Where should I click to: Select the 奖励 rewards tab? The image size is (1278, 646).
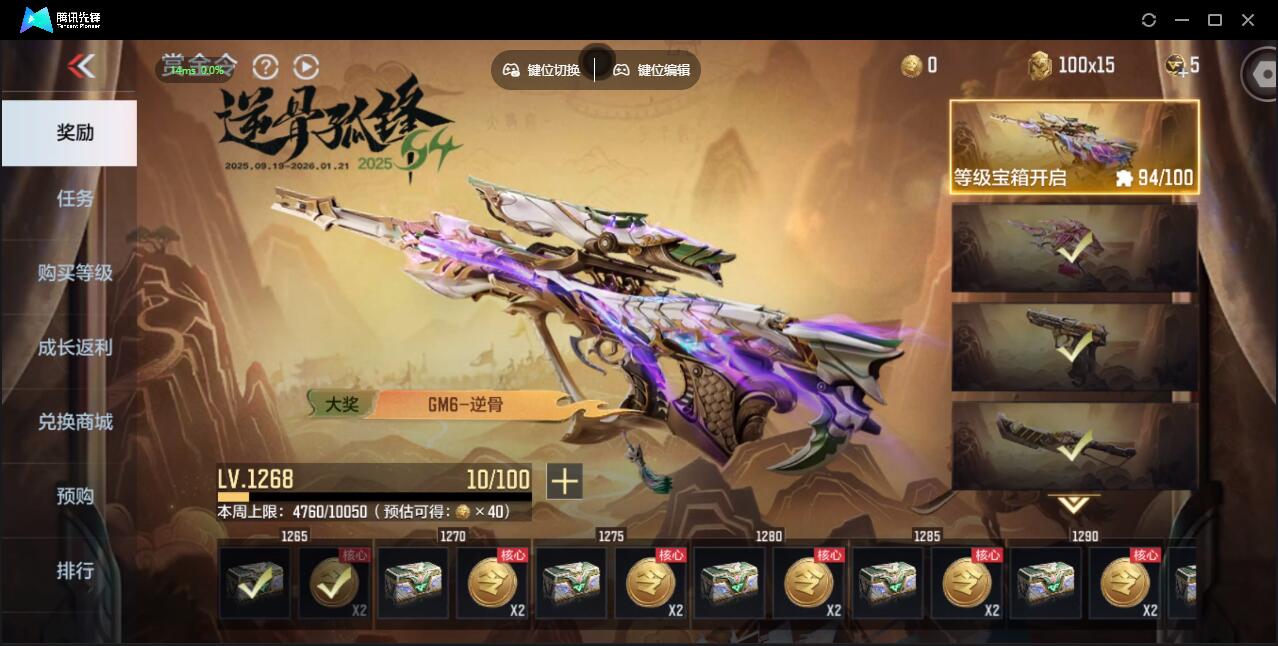point(74,132)
